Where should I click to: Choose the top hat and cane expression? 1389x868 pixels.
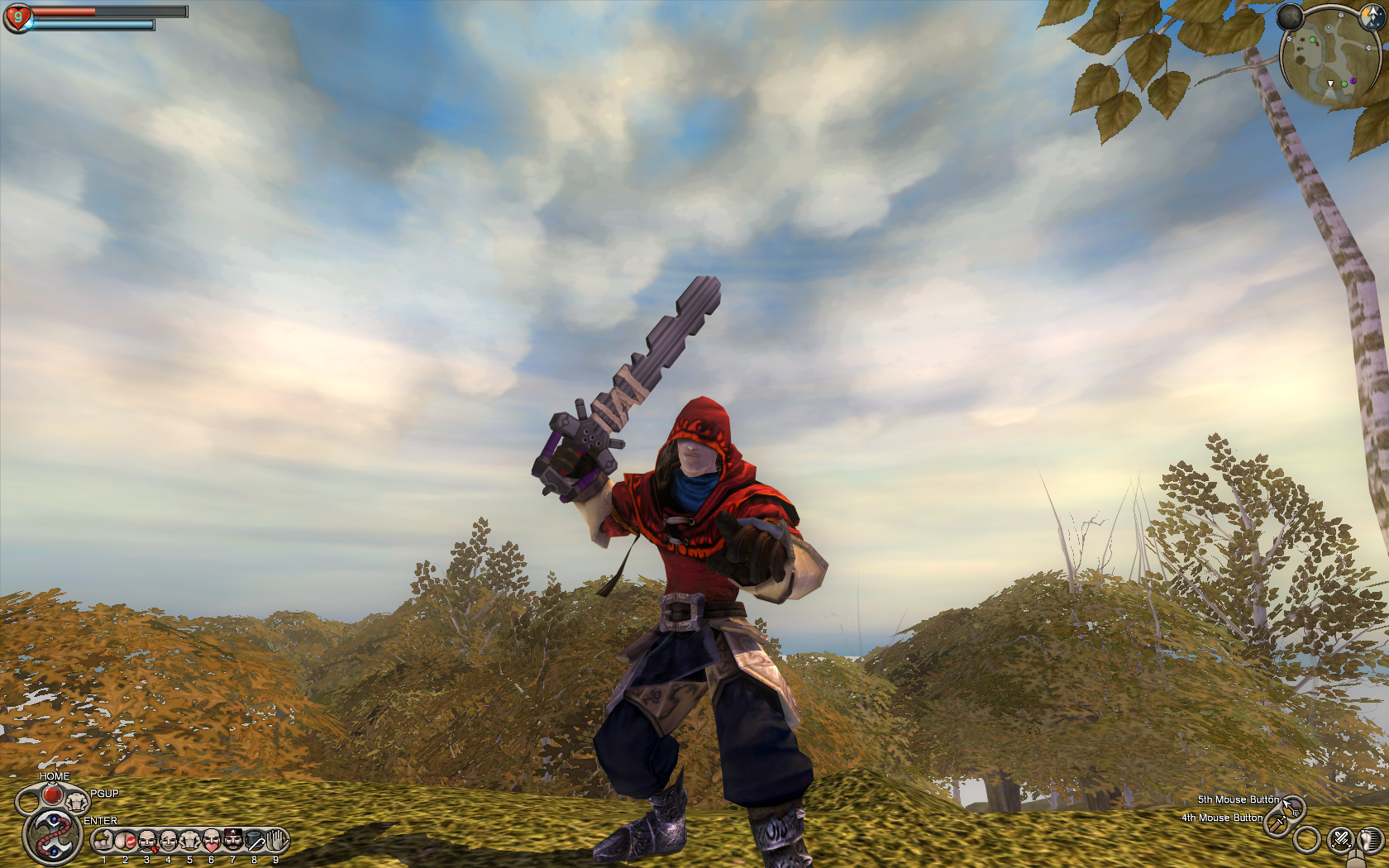tap(255, 842)
